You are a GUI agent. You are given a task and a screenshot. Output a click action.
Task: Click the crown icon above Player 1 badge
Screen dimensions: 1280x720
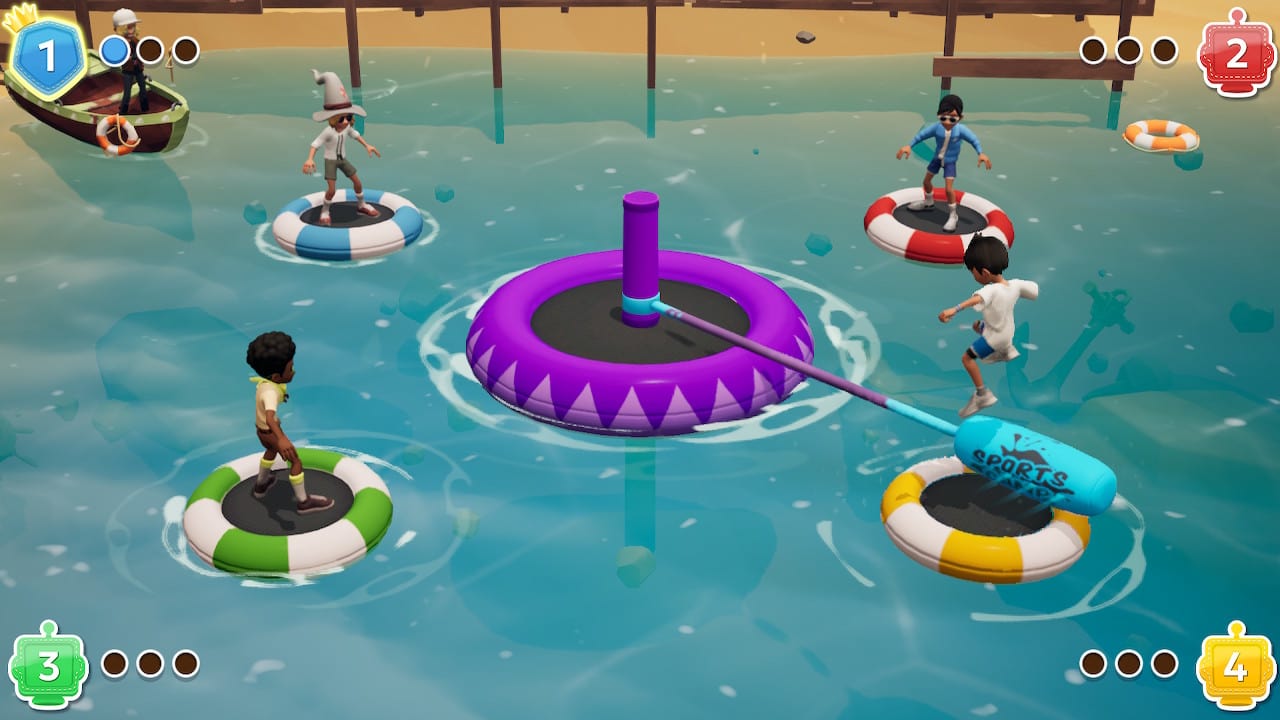(x=22, y=15)
